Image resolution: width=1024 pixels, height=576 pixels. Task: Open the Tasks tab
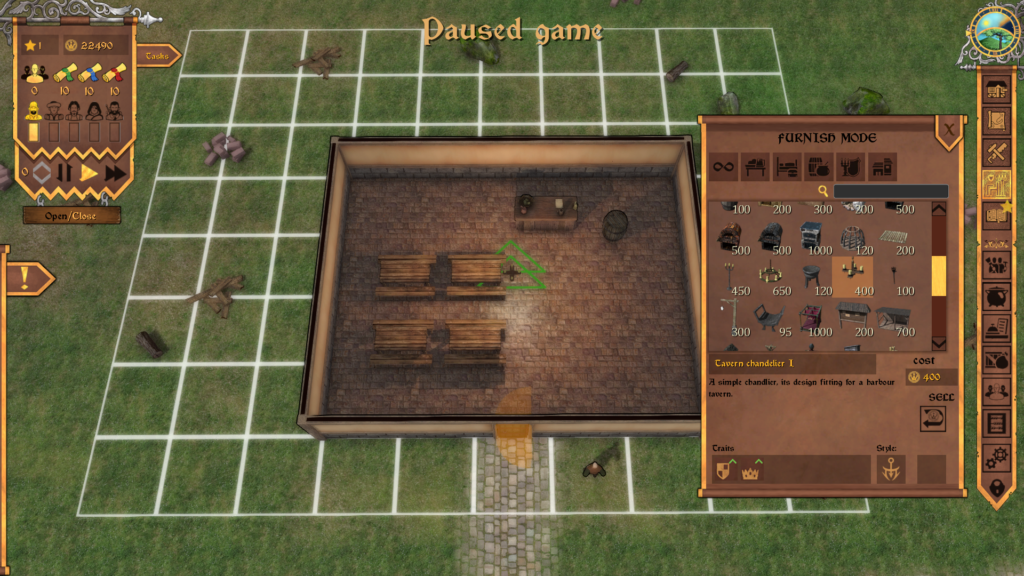(158, 56)
